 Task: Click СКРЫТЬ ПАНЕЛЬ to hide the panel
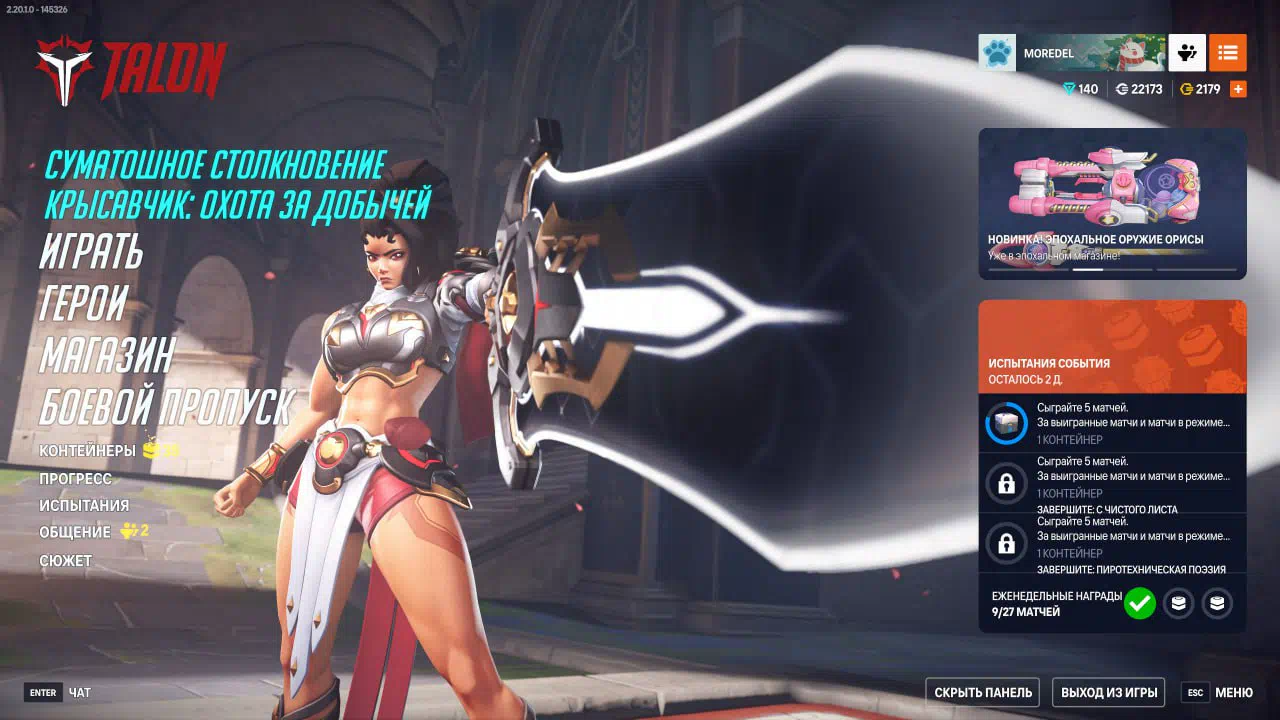[982, 692]
